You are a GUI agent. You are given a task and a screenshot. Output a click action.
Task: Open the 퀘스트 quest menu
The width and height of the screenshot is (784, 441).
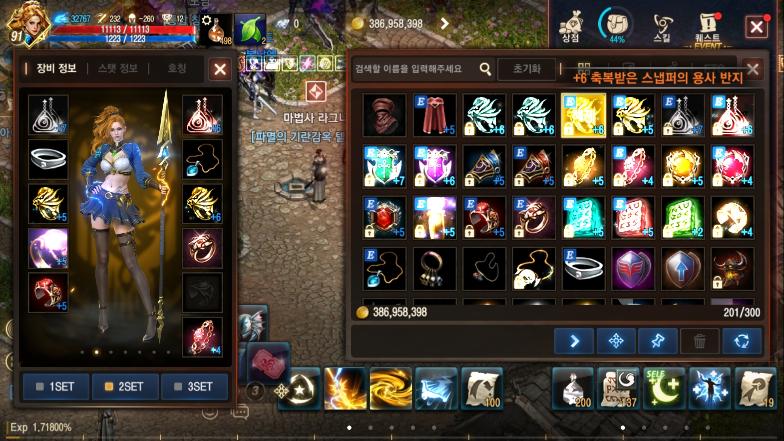pos(709,26)
